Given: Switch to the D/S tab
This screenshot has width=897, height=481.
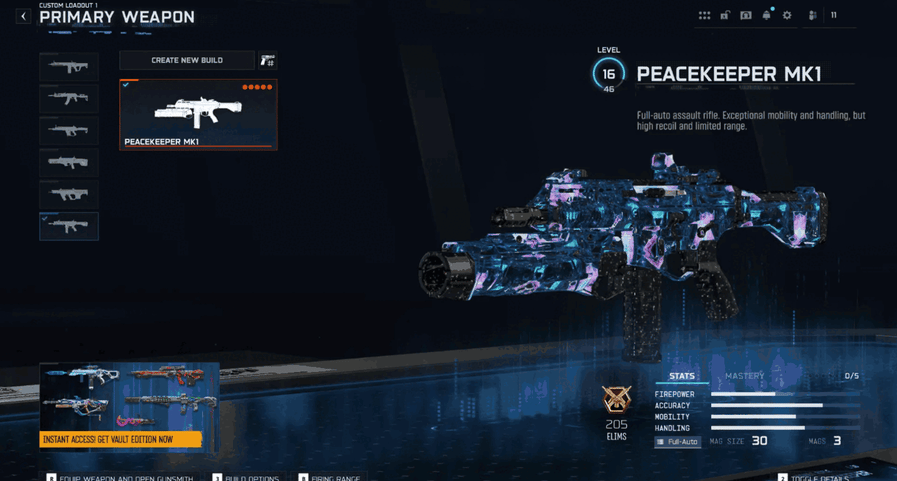Looking at the screenshot, I should [x=851, y=376].
